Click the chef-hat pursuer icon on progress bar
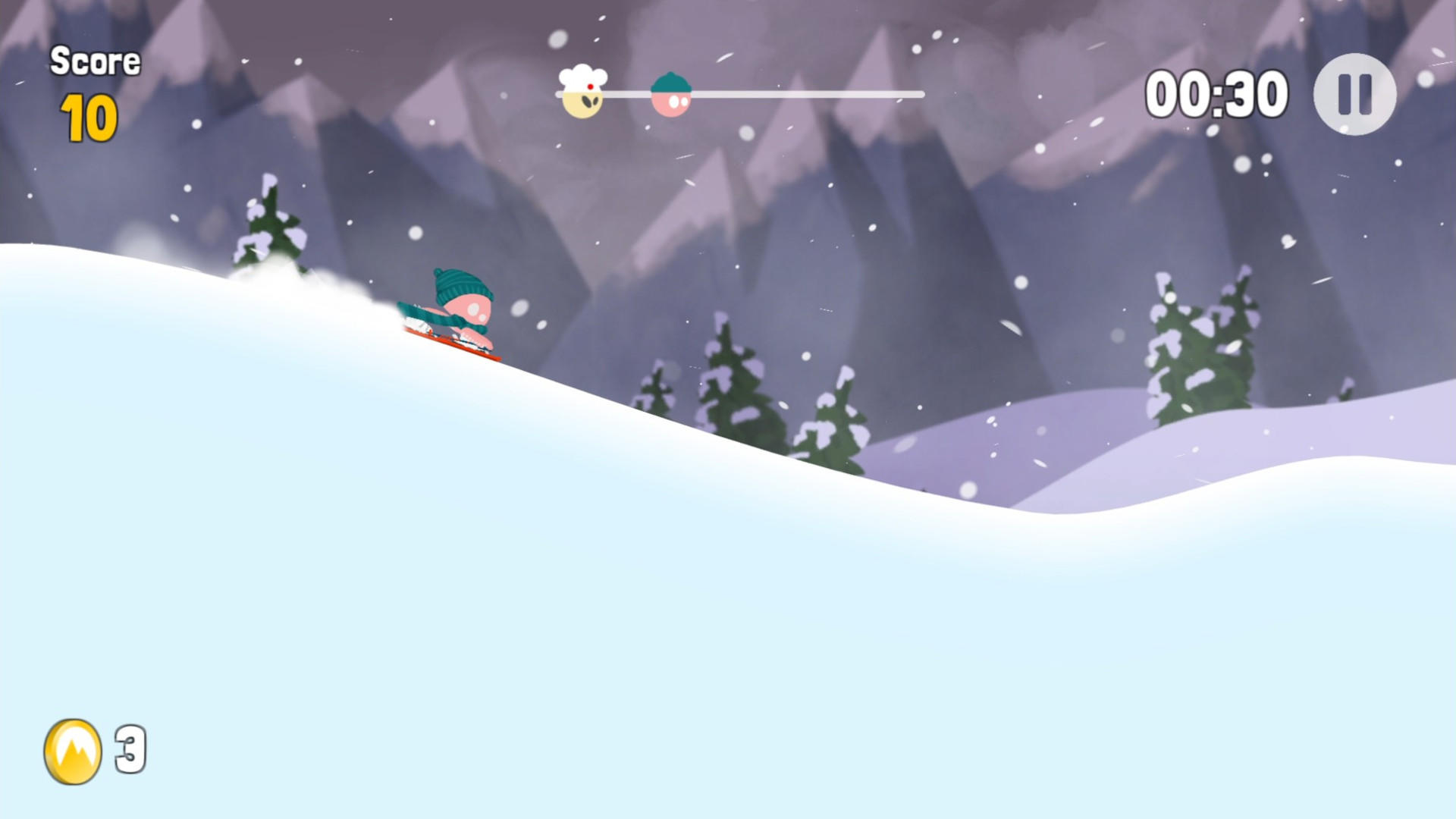 point(582,89)
